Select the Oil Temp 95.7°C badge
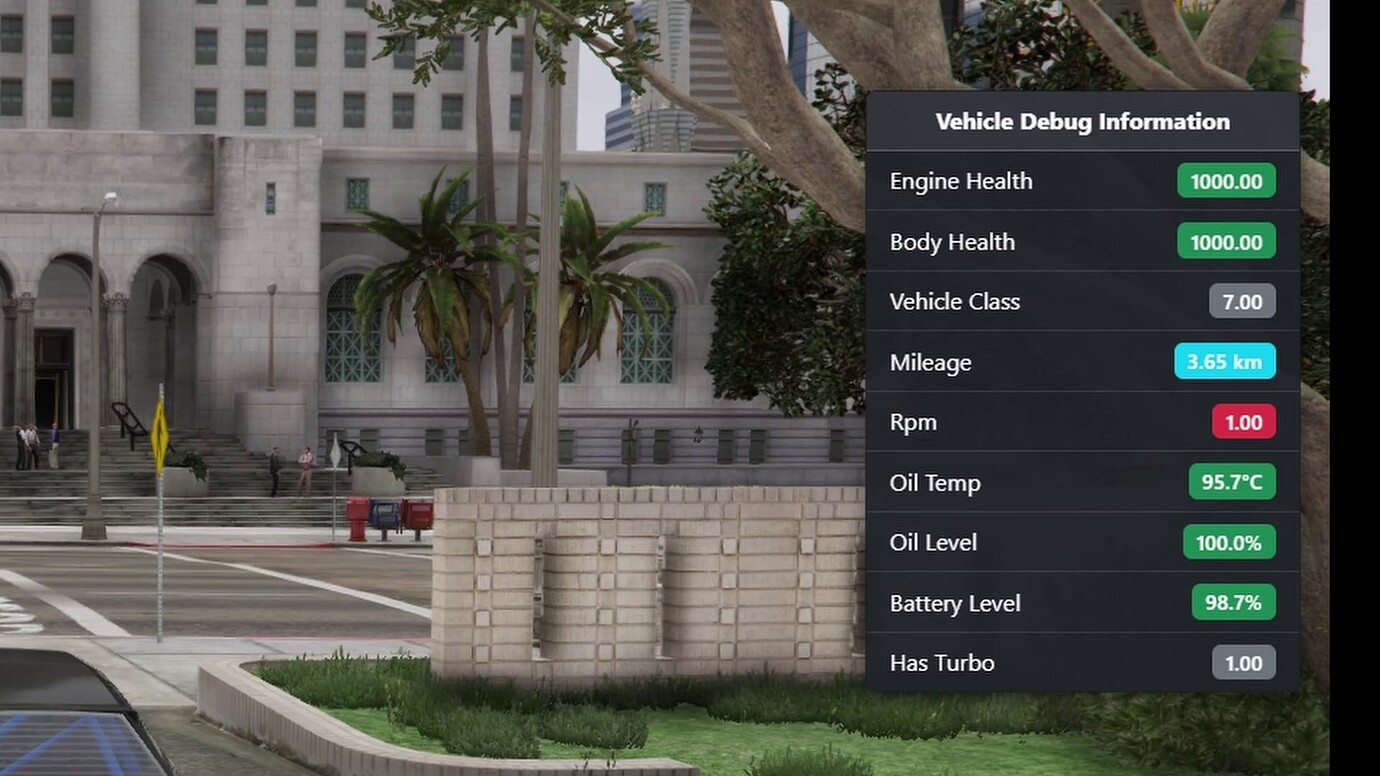 (x=1233, y=482)
